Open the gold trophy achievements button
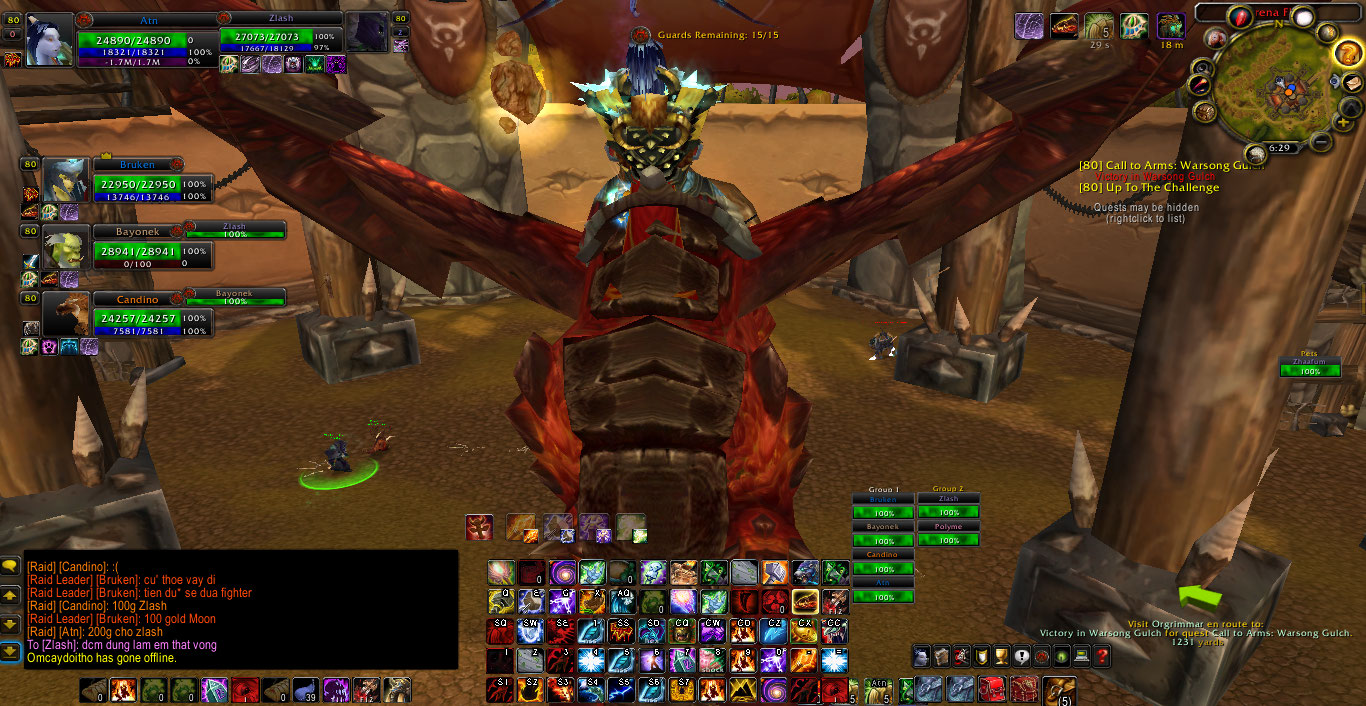This screenshot has height=706, width=1366. (1001, 656)
